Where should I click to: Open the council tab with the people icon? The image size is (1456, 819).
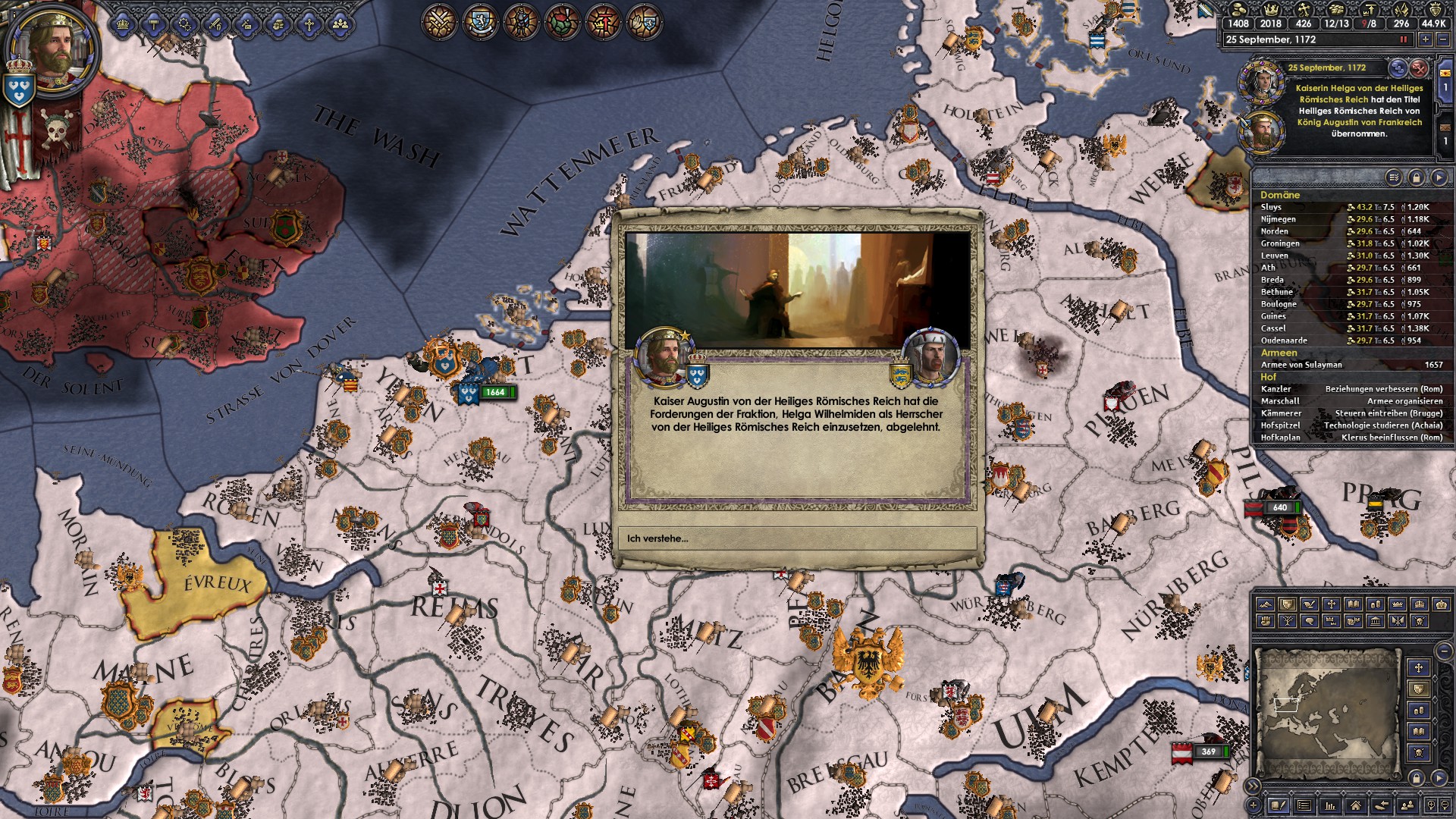click(x=340, y=24)
